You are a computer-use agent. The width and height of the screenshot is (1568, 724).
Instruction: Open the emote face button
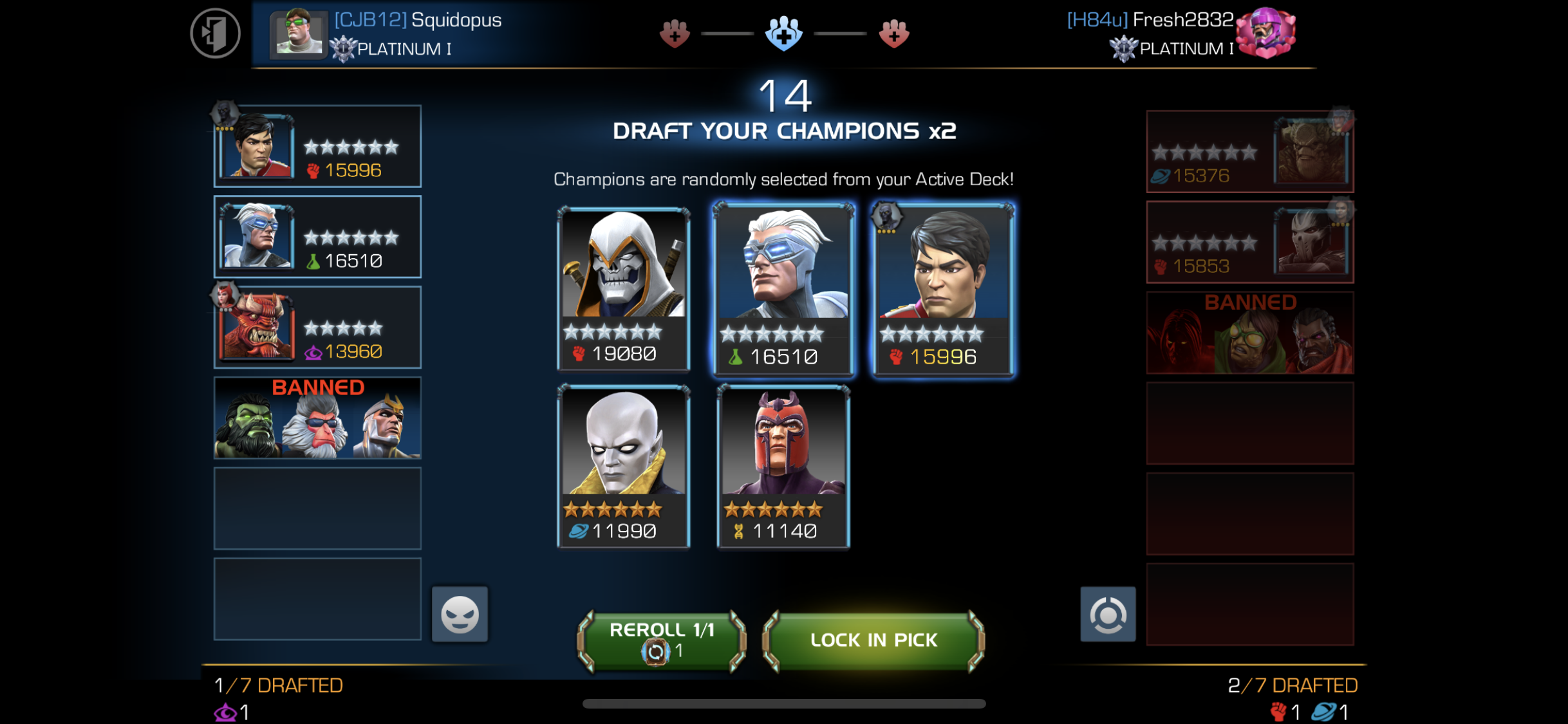pos(460,614)
